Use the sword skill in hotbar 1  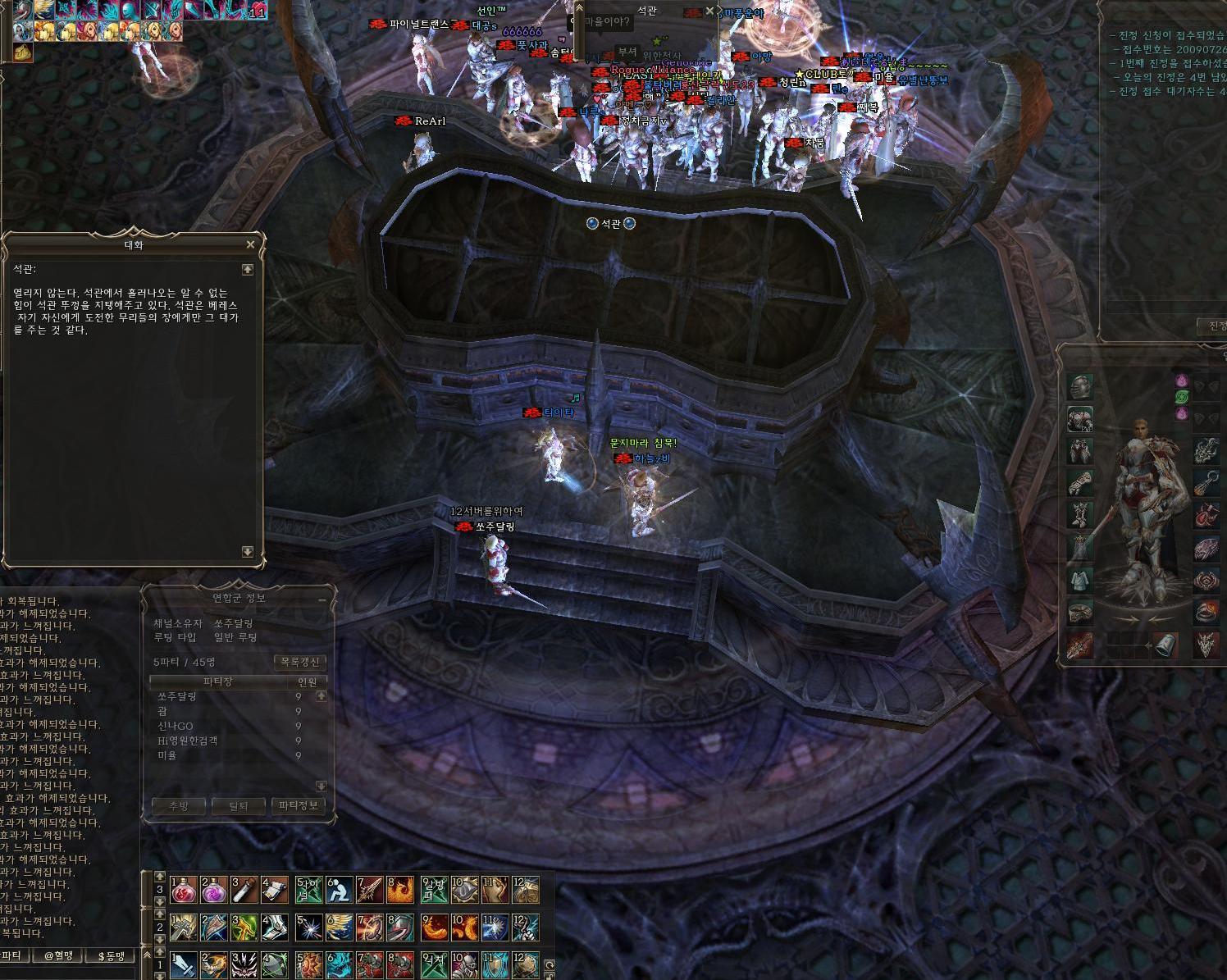(182, 965)
